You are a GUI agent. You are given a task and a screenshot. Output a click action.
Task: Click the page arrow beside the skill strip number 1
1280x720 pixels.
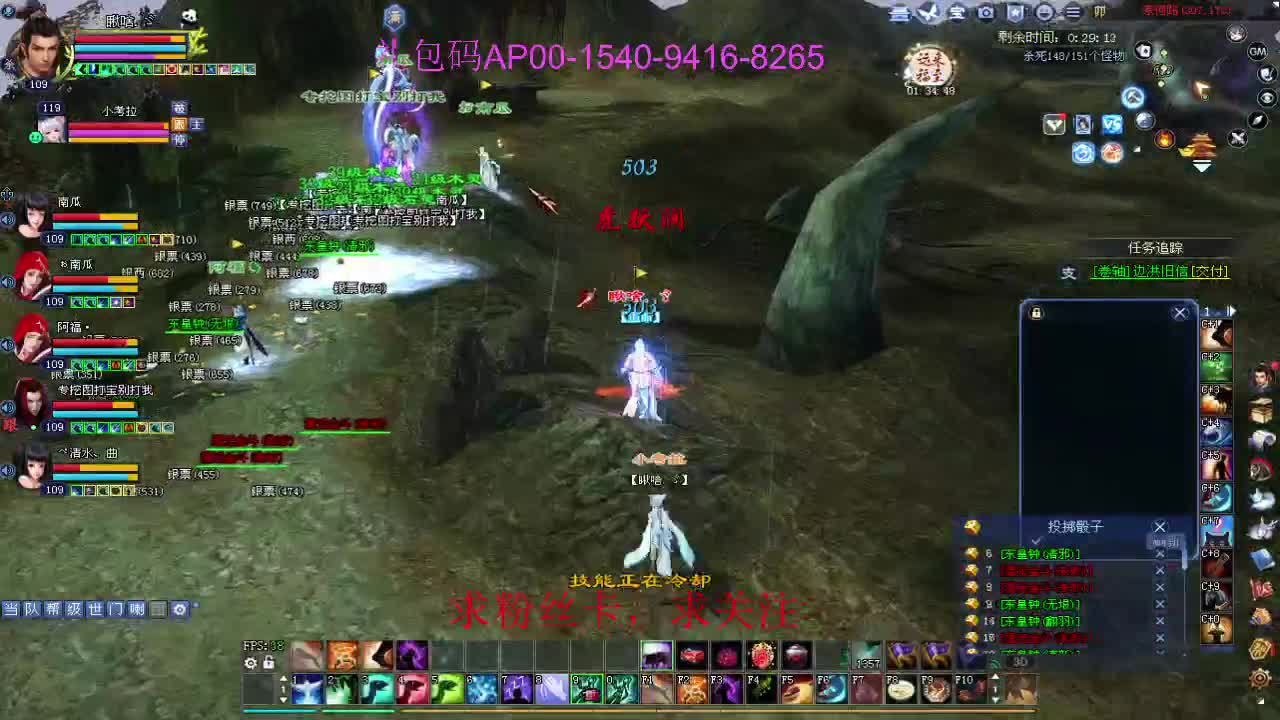click(1232, 311)
